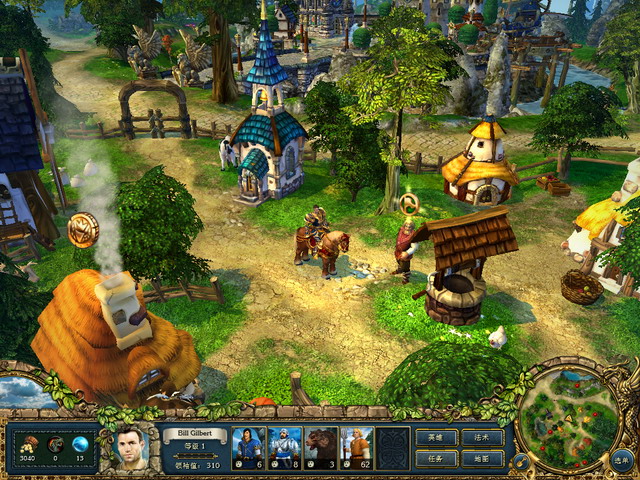This screenshot has height=480, width=640.
Task: Open the 地图 (Map) screen
Action: coord(481,459)
